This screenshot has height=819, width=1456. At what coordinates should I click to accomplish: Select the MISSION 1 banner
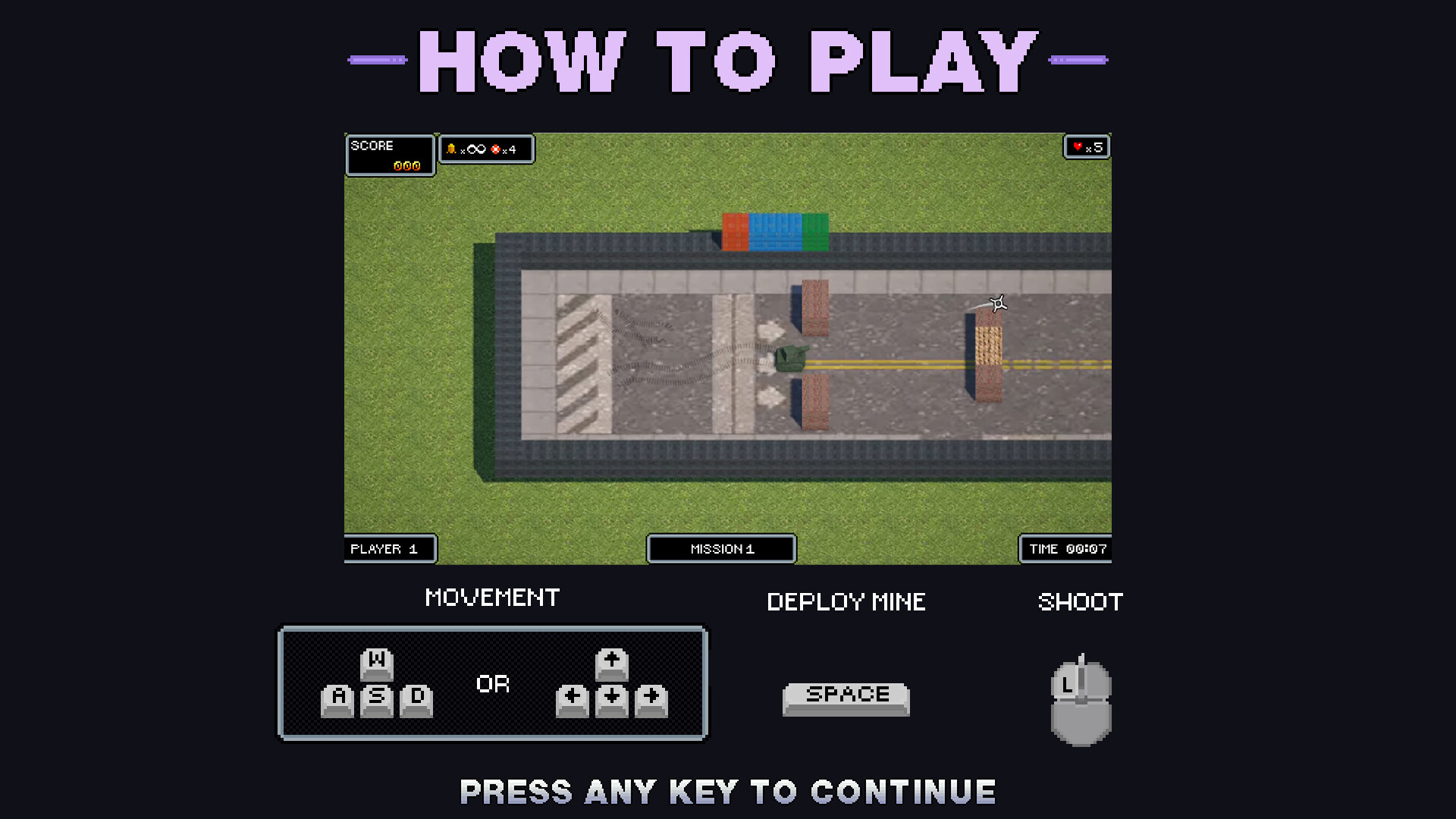pyautogui.click(x=720, y=549)
